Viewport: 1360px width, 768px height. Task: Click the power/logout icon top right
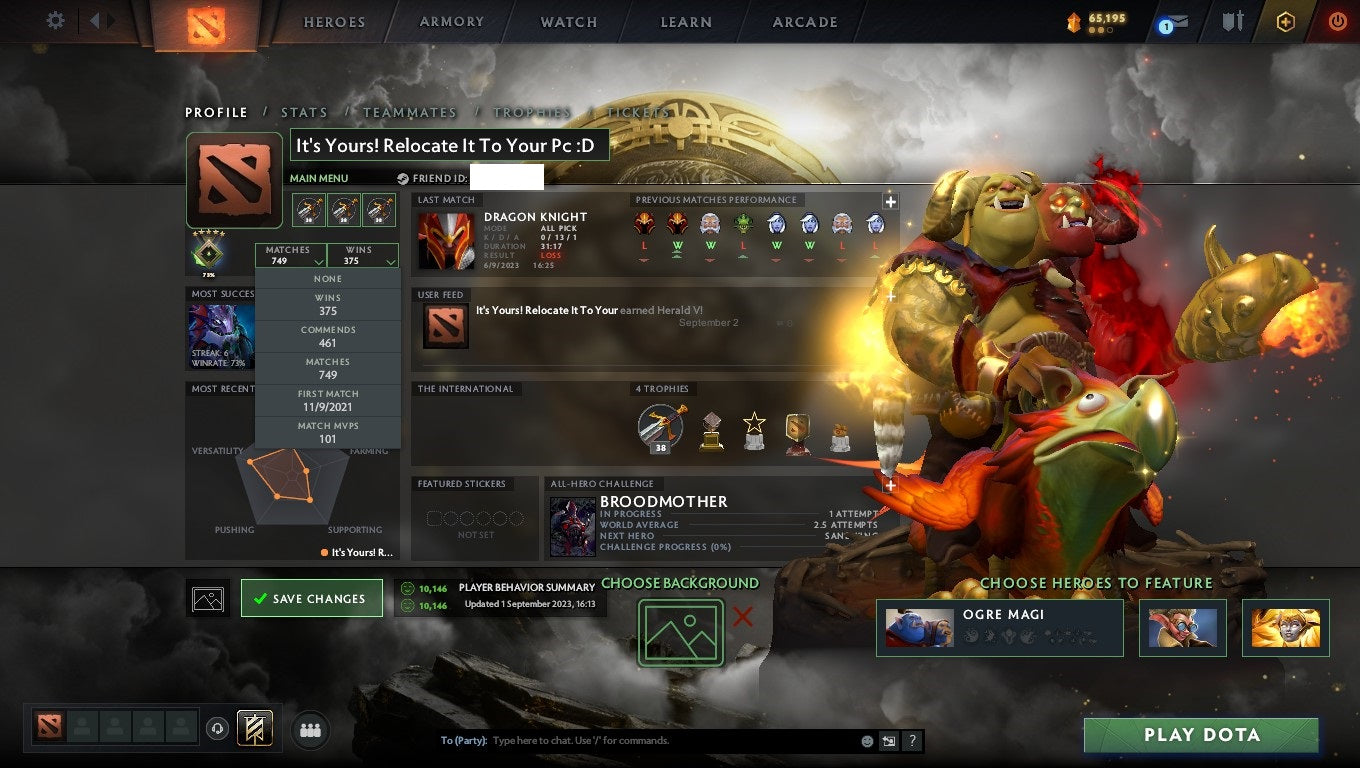[1338, 20]
